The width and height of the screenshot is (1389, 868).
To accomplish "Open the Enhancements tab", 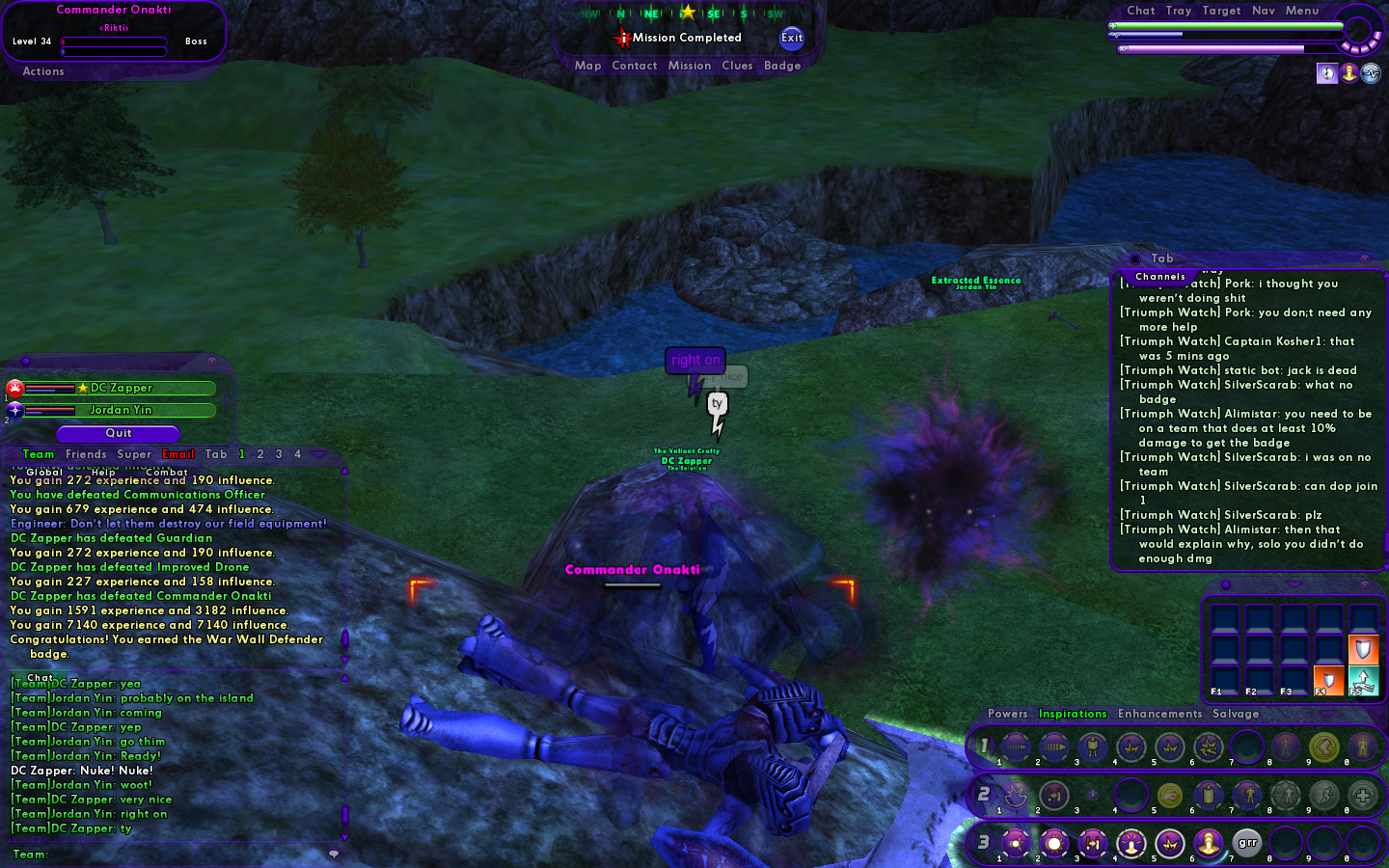I will [x=1159, y=714].
